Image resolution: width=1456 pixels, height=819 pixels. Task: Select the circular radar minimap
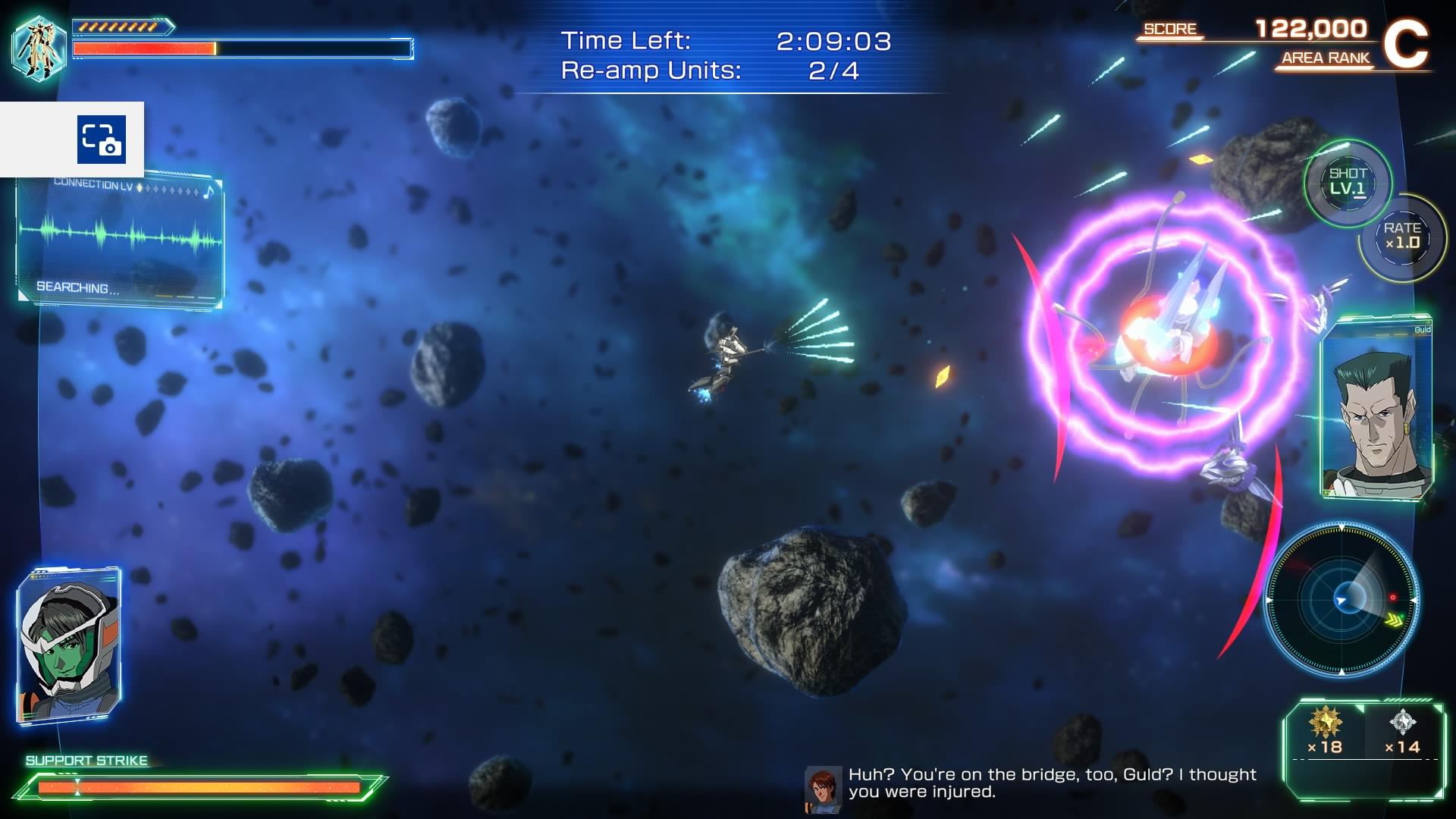click(x=1341, y=599)
